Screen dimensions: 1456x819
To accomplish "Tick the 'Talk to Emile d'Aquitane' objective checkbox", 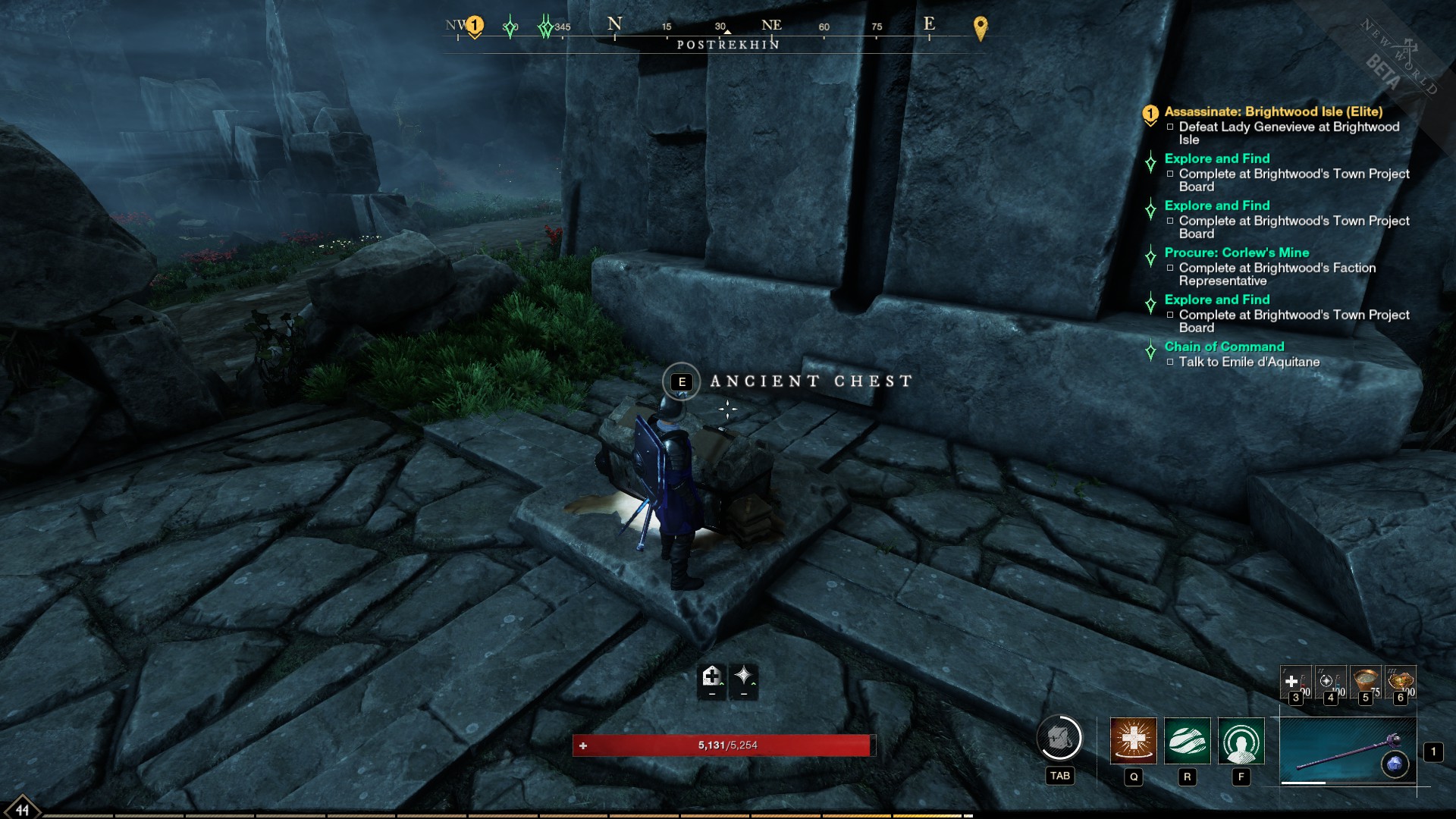I will 1171,362.
